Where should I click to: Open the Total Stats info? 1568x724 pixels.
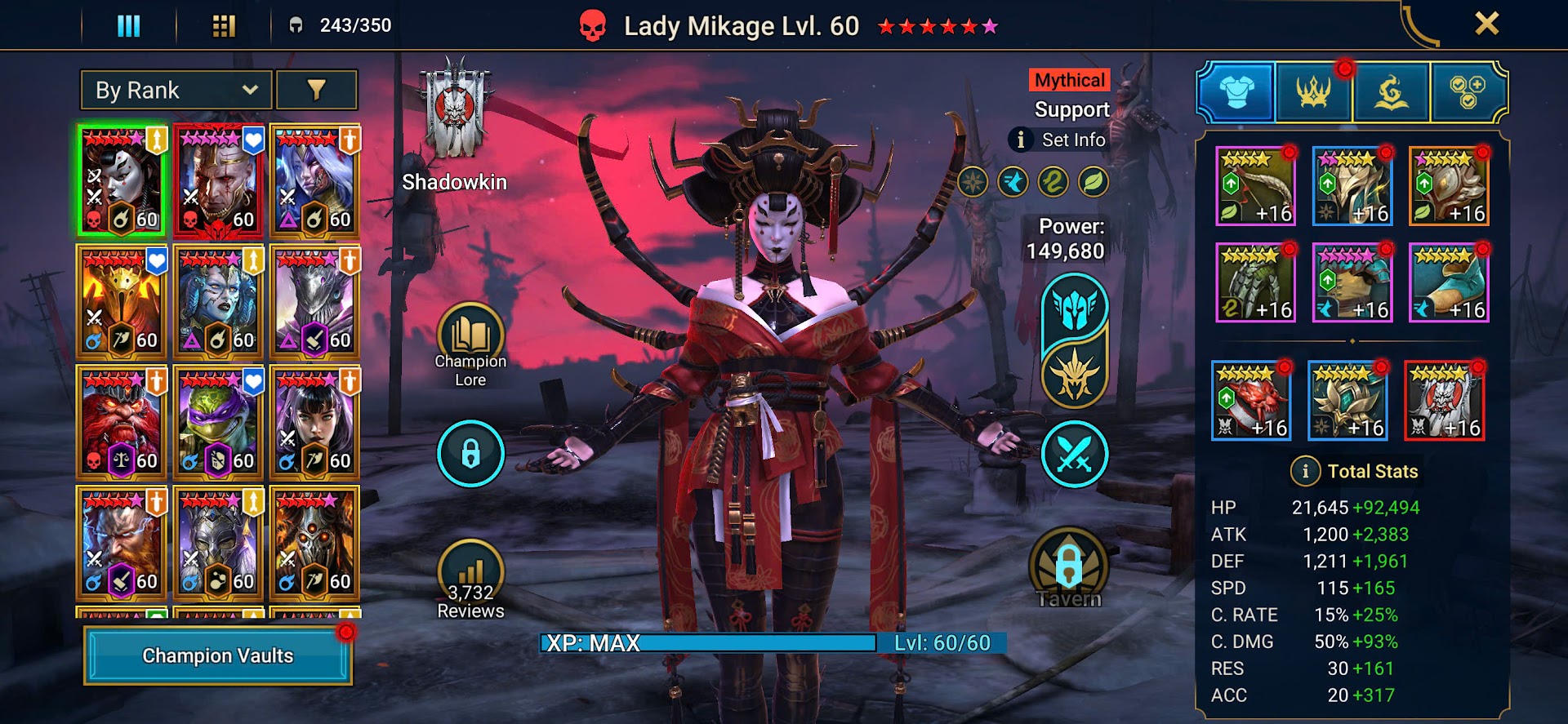click(x=1305, y=471)
